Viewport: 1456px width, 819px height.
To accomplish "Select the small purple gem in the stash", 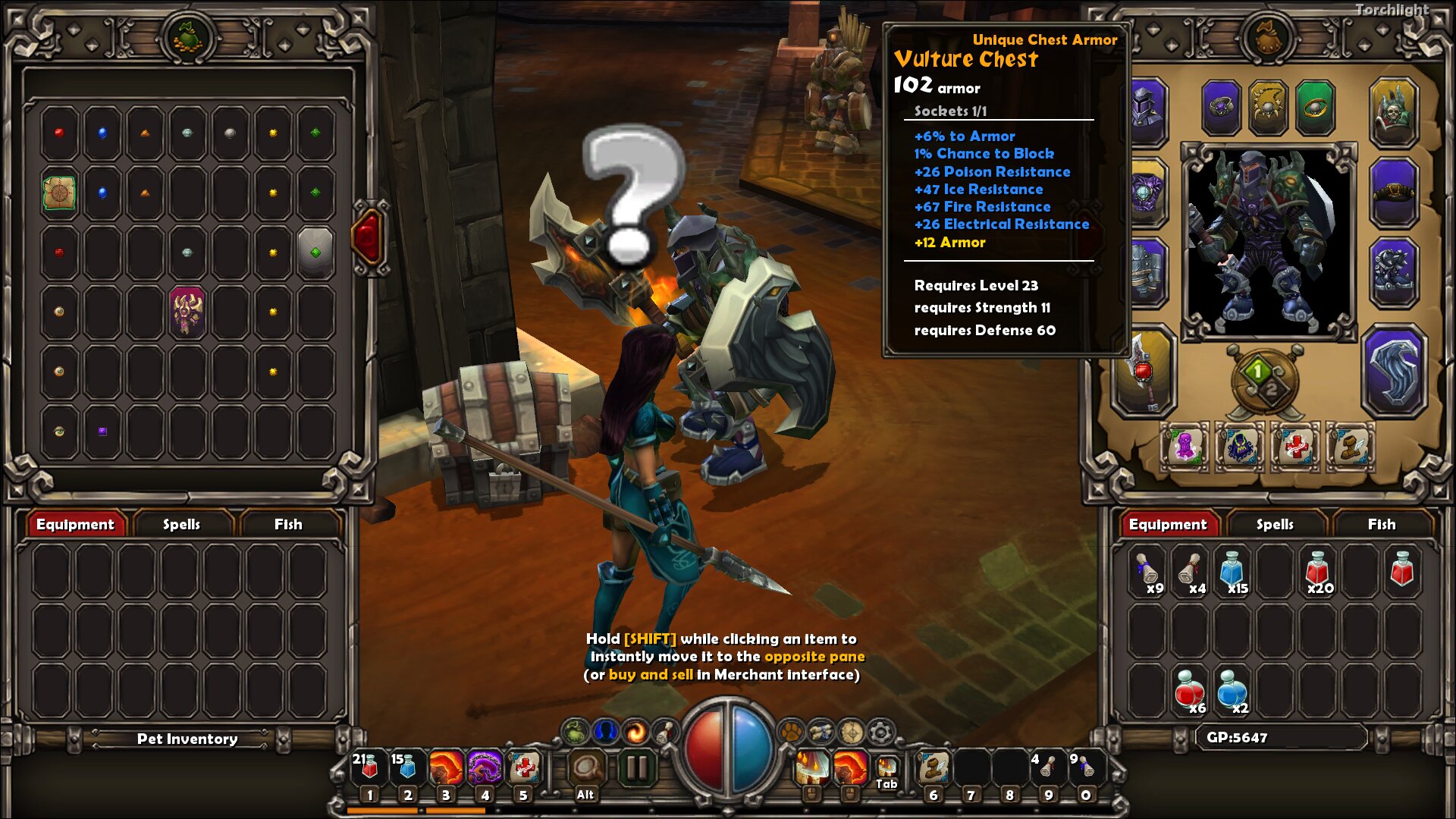I will click(x=102, y=431).
